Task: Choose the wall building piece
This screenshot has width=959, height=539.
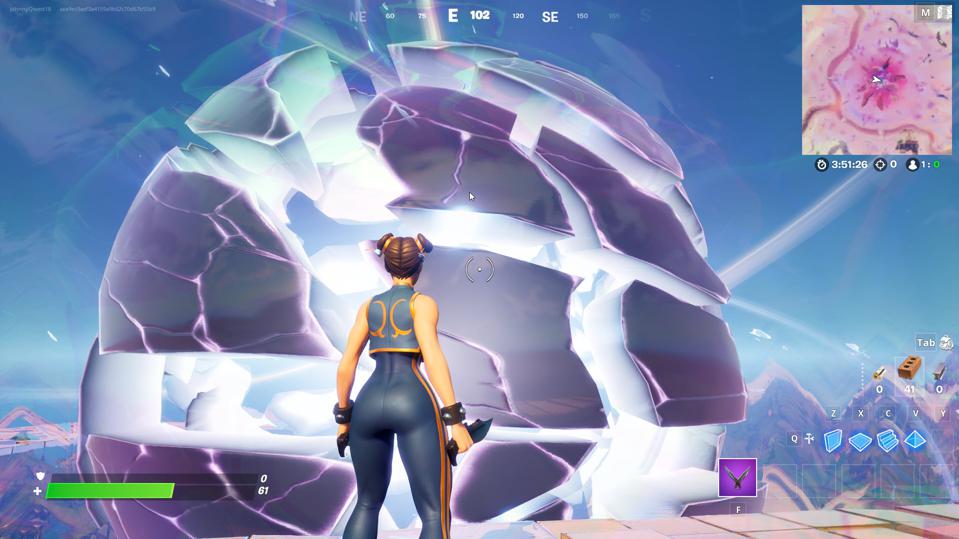Action: point(833,440)
